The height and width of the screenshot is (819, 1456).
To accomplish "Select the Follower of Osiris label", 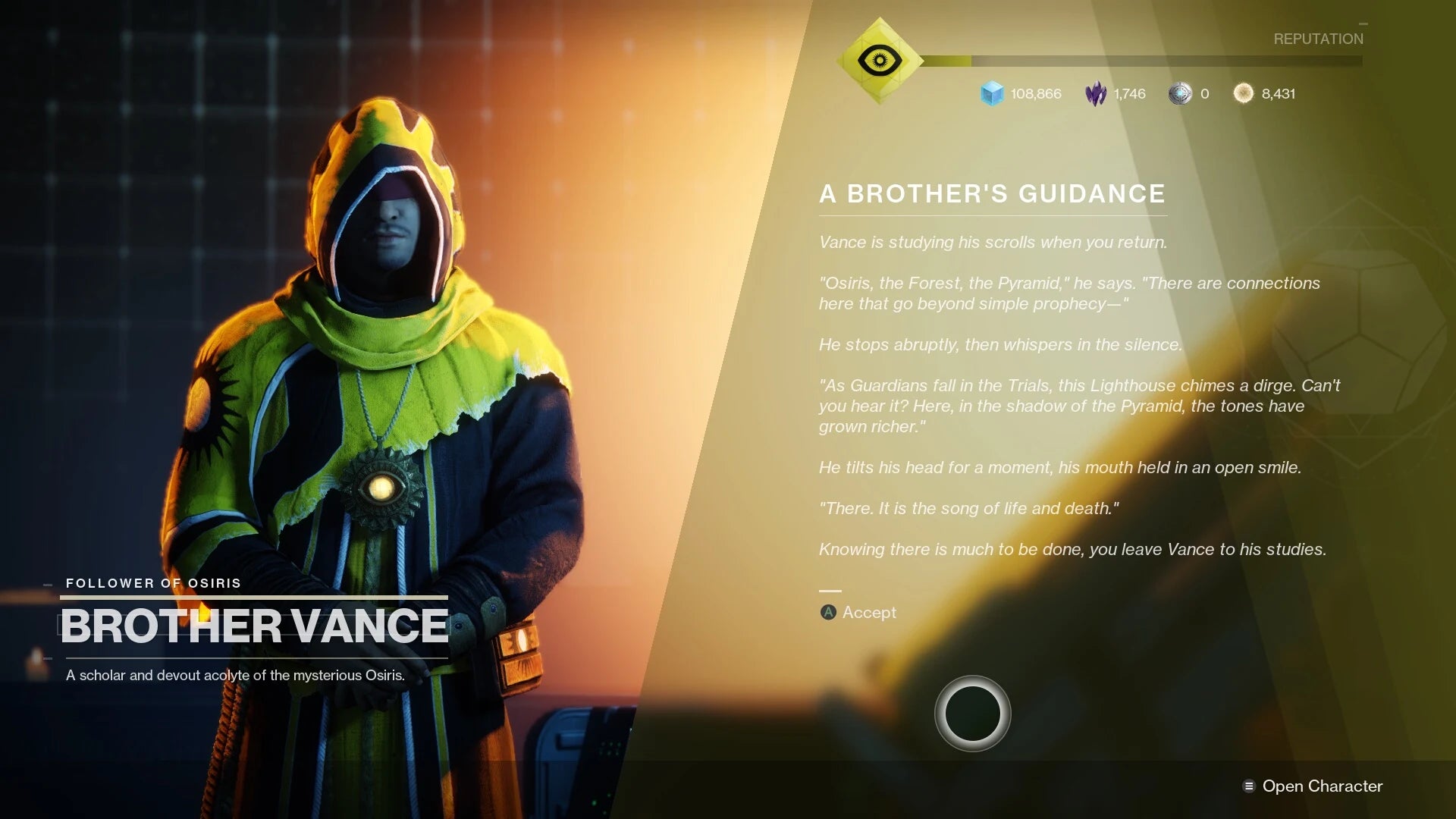I will [x=152, y=583].
